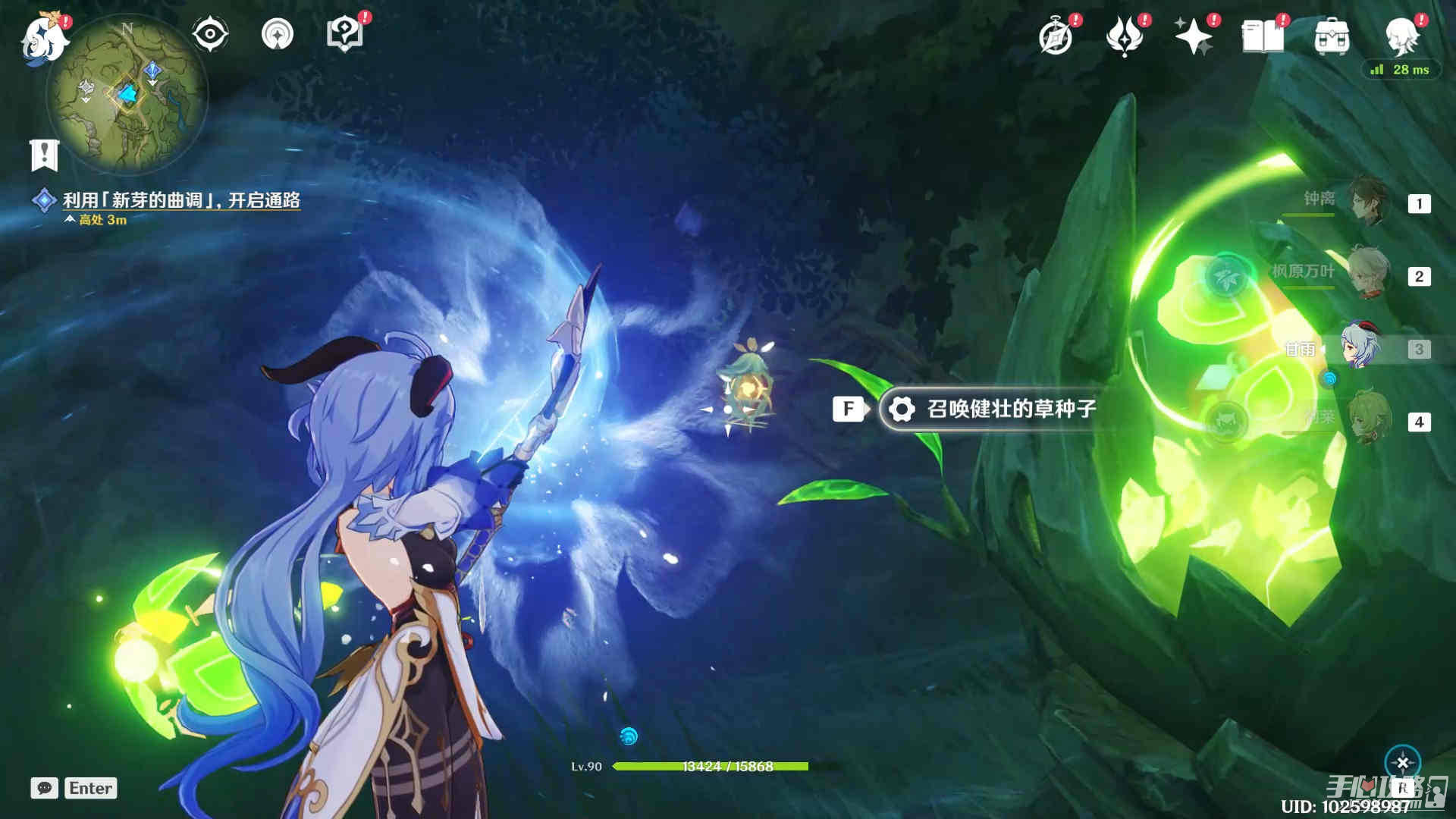This screenshot has width=1456, height=819.
Task: Activate the gadget icon near UID
Action: pos(1402,763)
